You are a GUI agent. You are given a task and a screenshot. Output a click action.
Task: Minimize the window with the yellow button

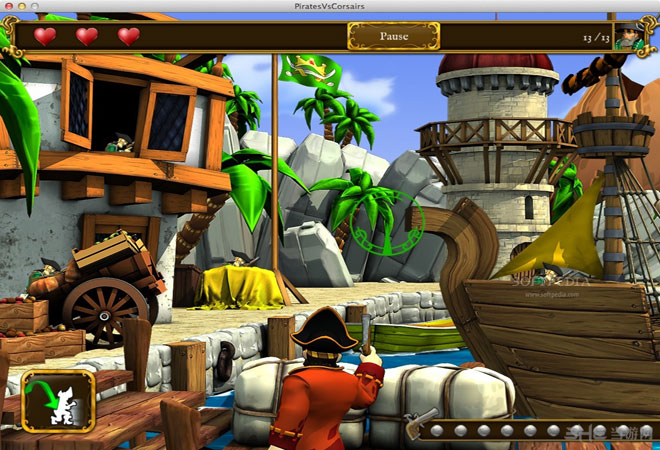click(x=21, y=6)
